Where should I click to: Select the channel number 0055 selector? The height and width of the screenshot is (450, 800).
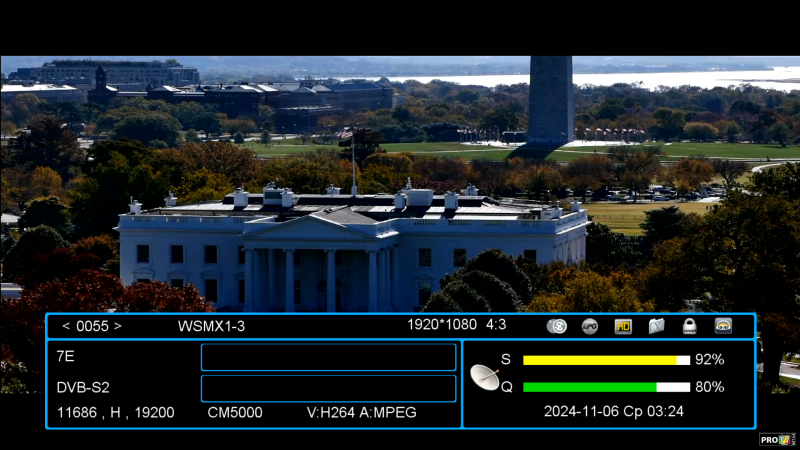click(92, 326)
